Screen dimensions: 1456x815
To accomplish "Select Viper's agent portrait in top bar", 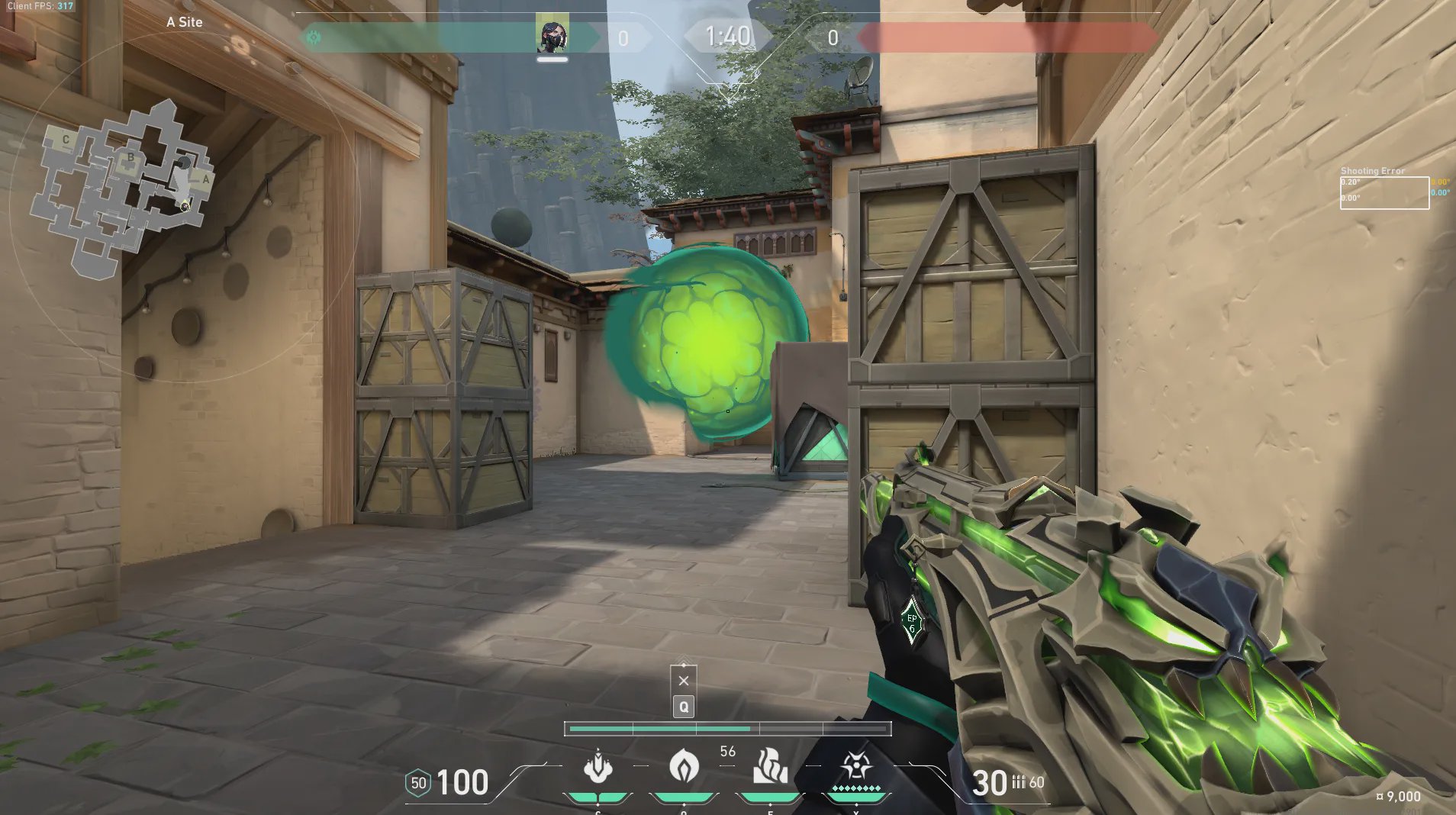I will pos(552,35).
